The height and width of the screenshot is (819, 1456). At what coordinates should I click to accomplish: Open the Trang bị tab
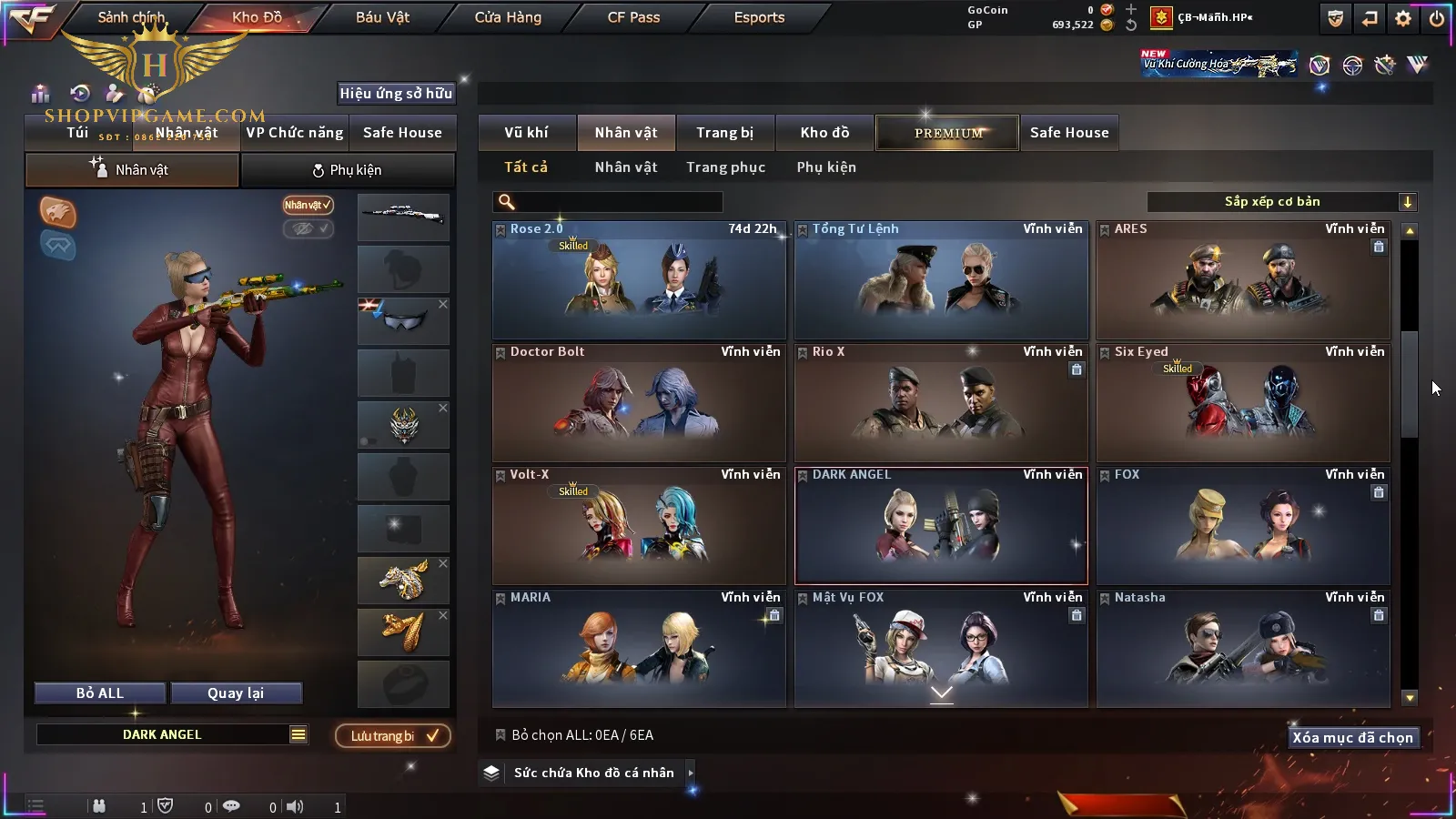click(x=724, y=133)
